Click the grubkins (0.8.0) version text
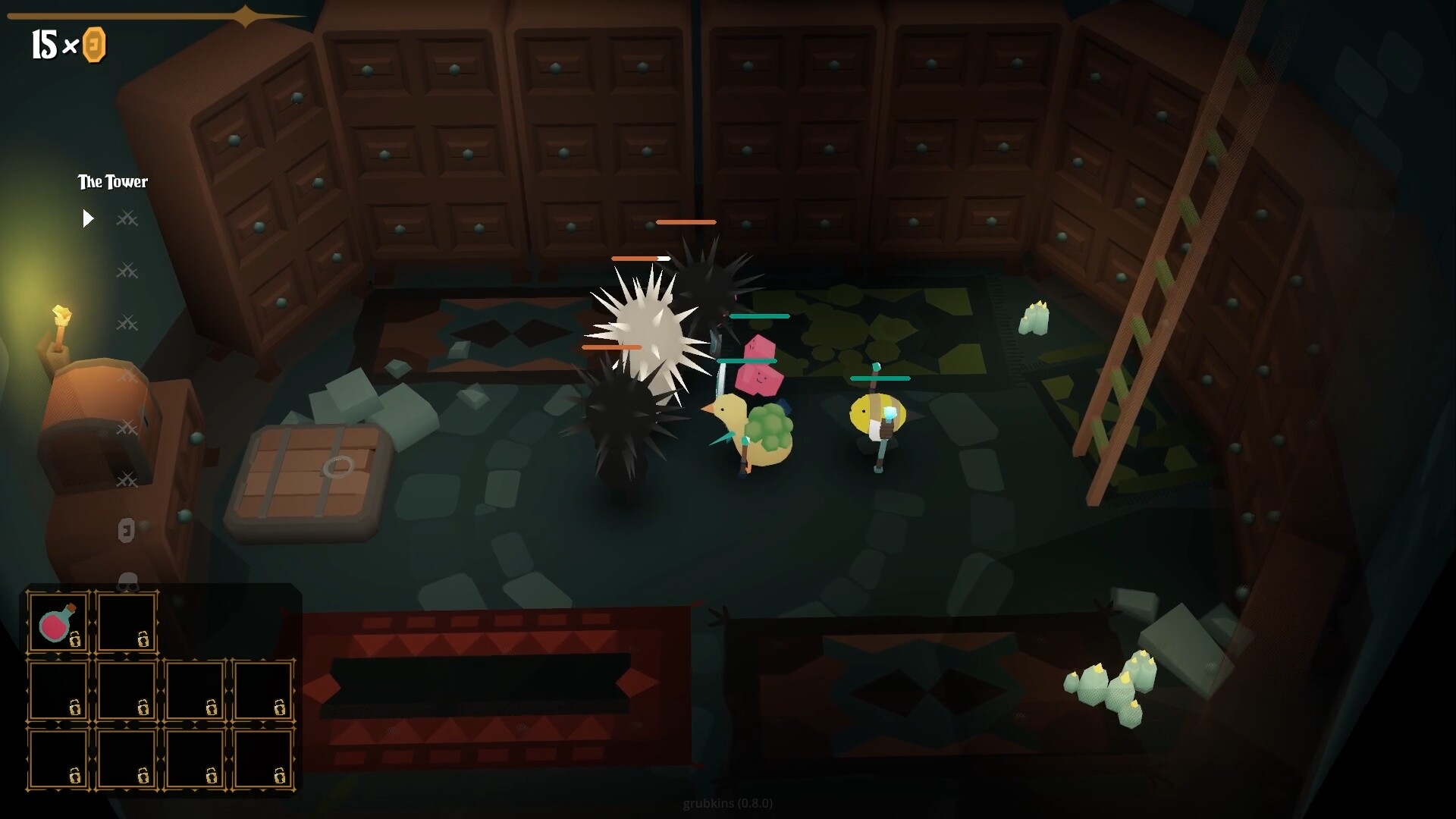The image size is (1456, 819). pyautogui.click(x=727, y=803)
